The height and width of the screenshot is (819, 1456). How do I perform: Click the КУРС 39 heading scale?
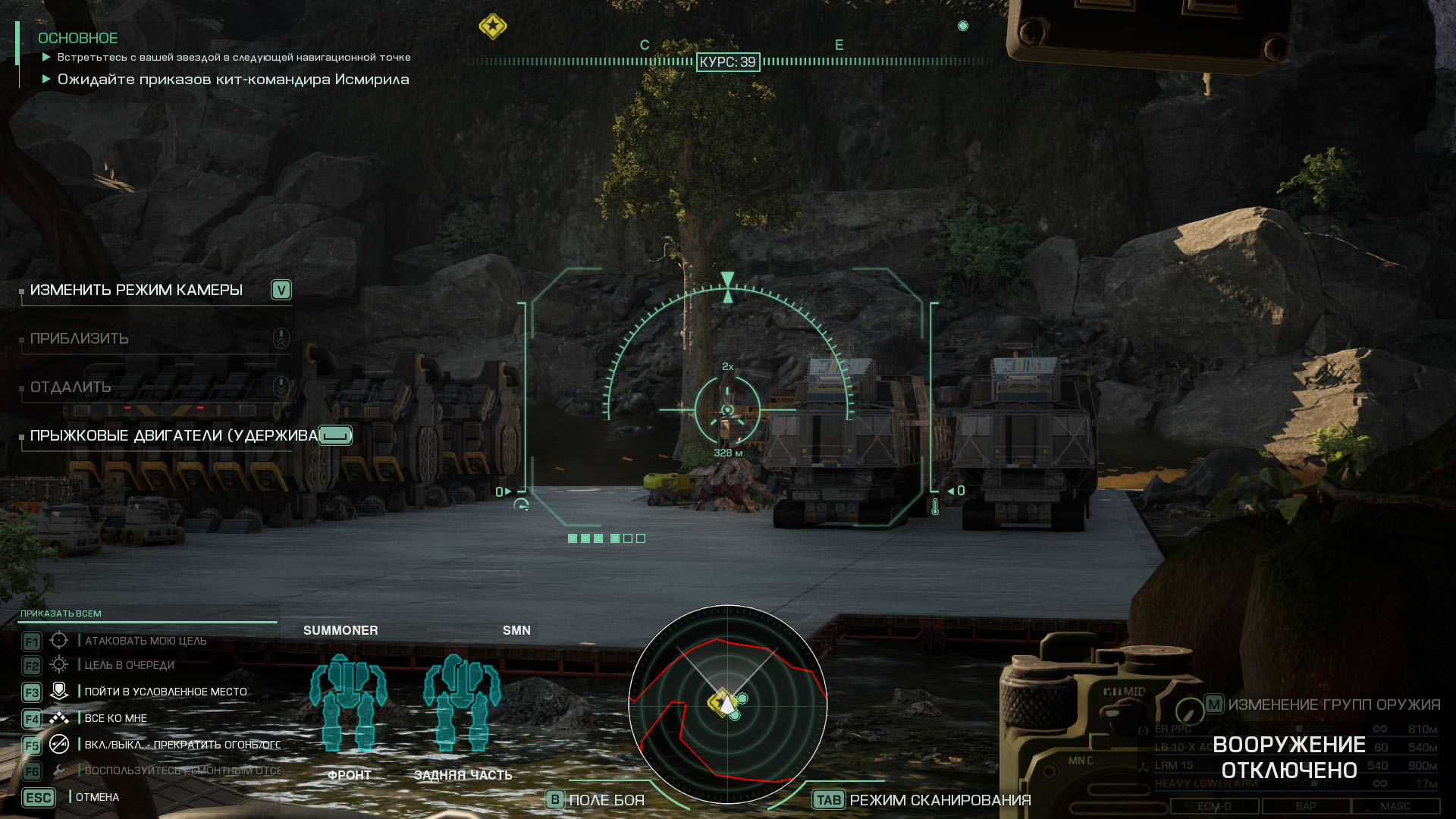tap(728, 63)
